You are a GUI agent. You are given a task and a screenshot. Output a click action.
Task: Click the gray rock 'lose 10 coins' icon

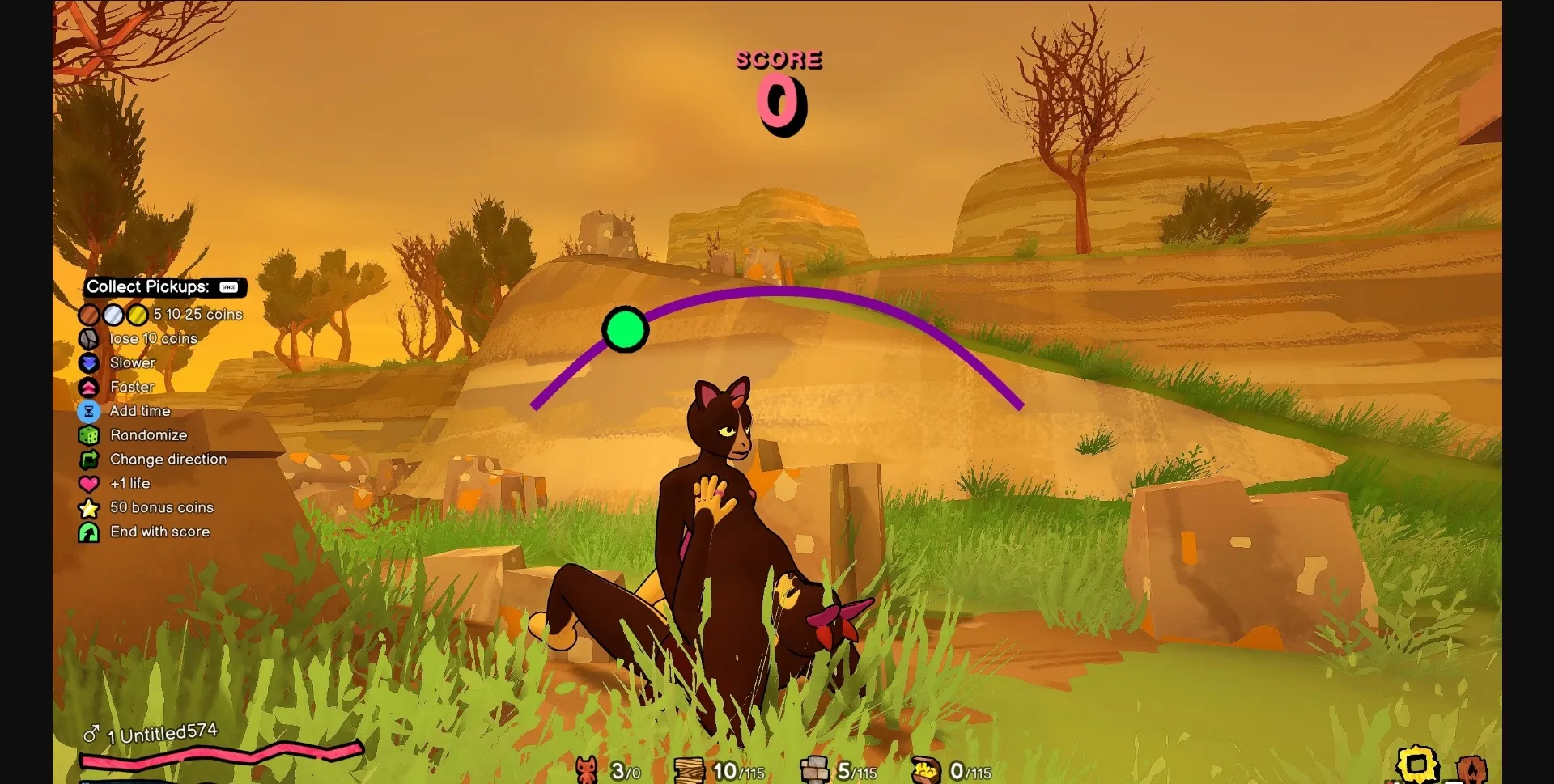[89, 339]
